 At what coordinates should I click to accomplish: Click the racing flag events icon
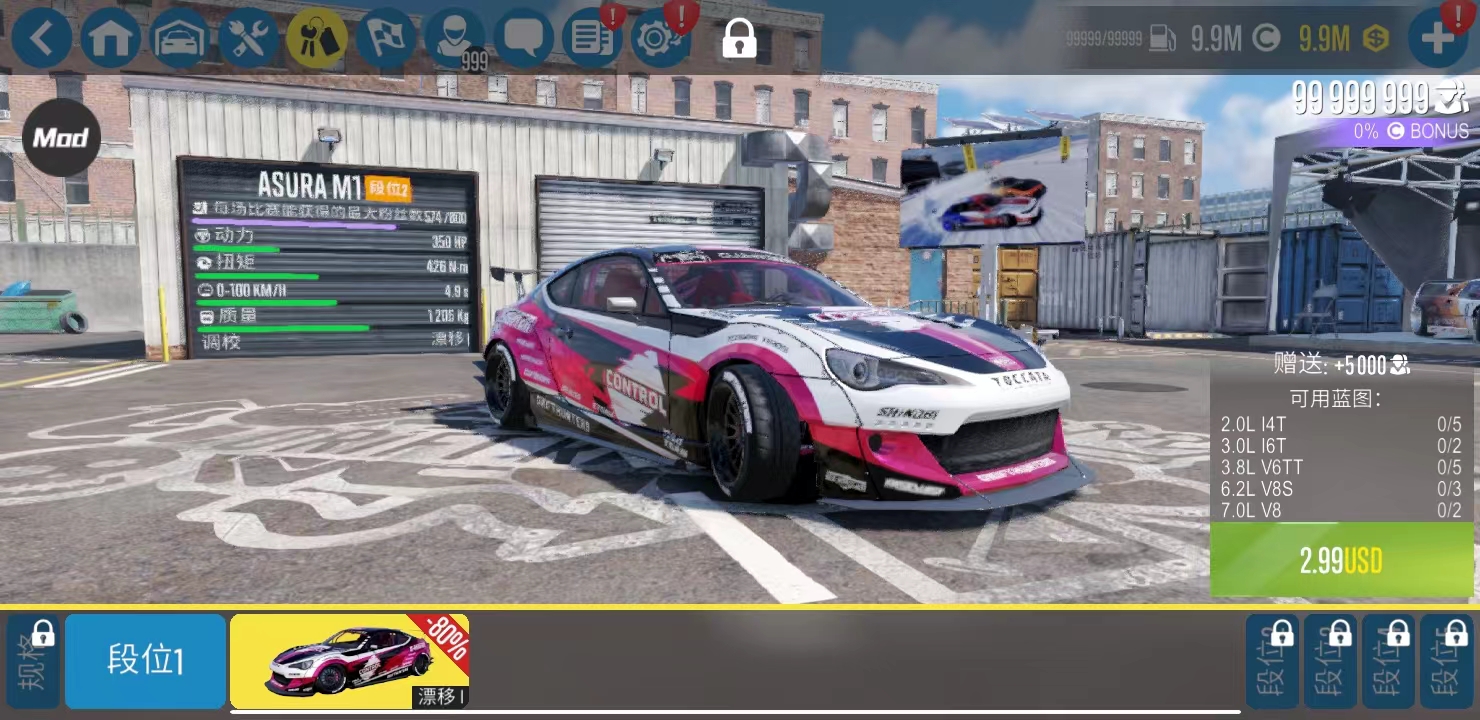[x=385, y=37]
